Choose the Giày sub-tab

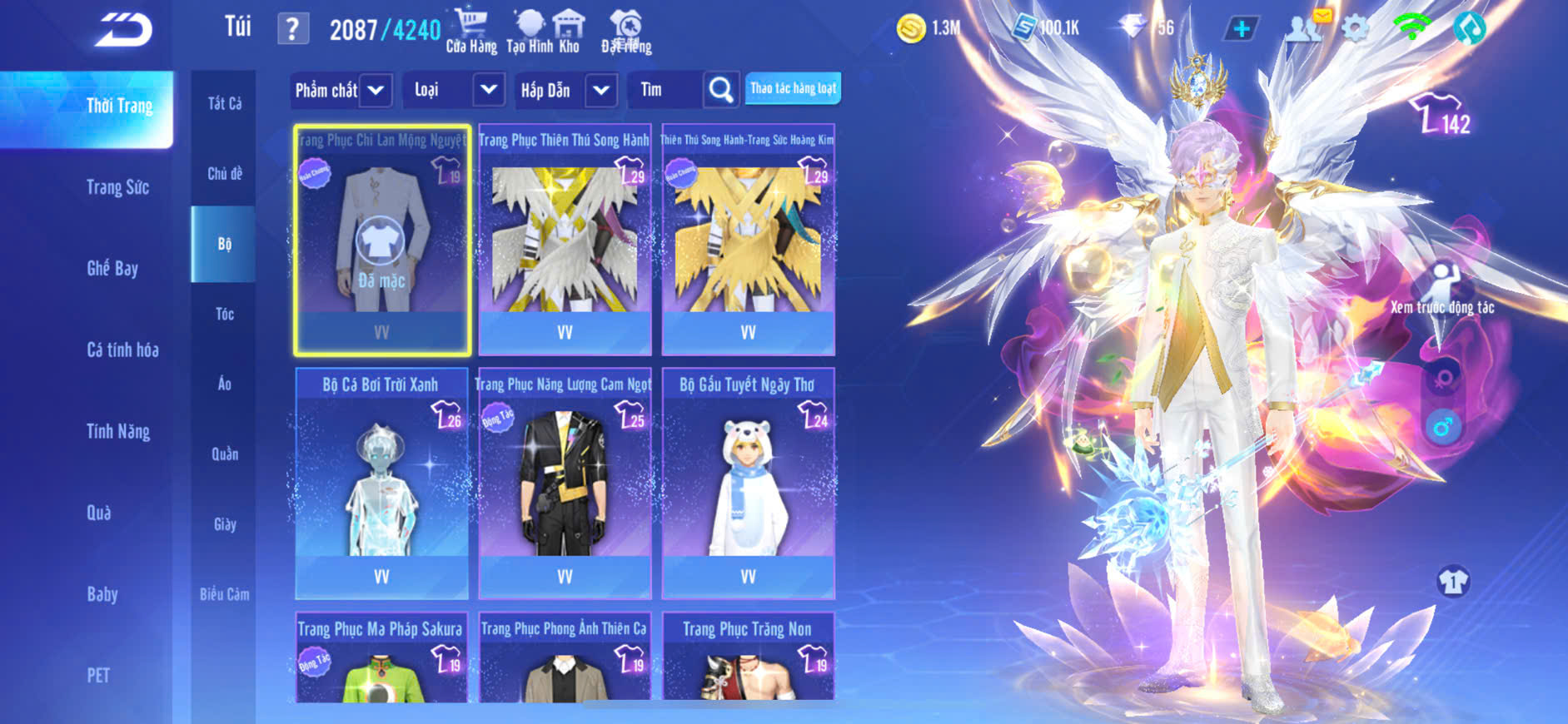point(224,524)
